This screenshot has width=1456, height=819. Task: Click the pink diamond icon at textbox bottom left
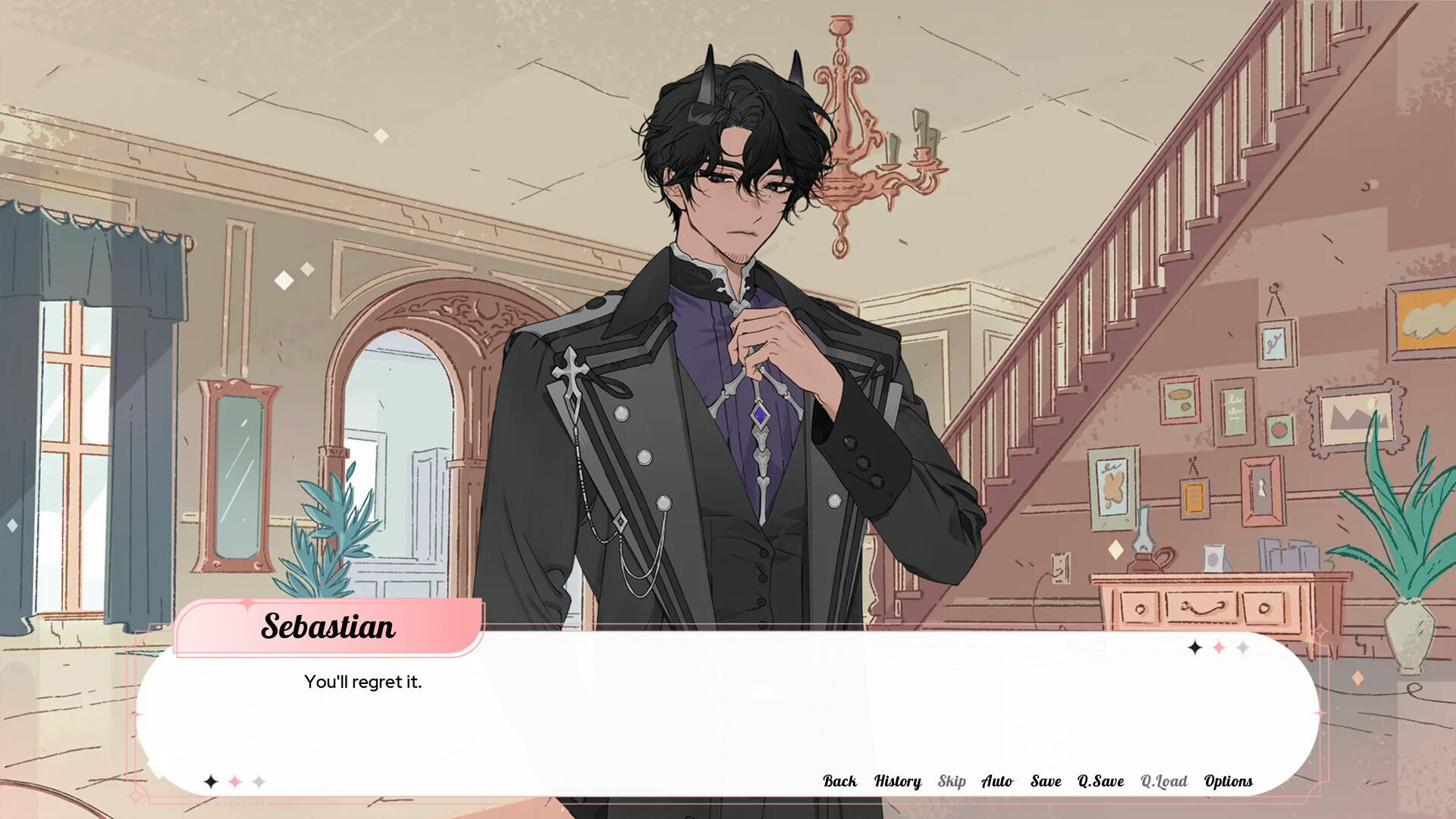coord(234,780)
